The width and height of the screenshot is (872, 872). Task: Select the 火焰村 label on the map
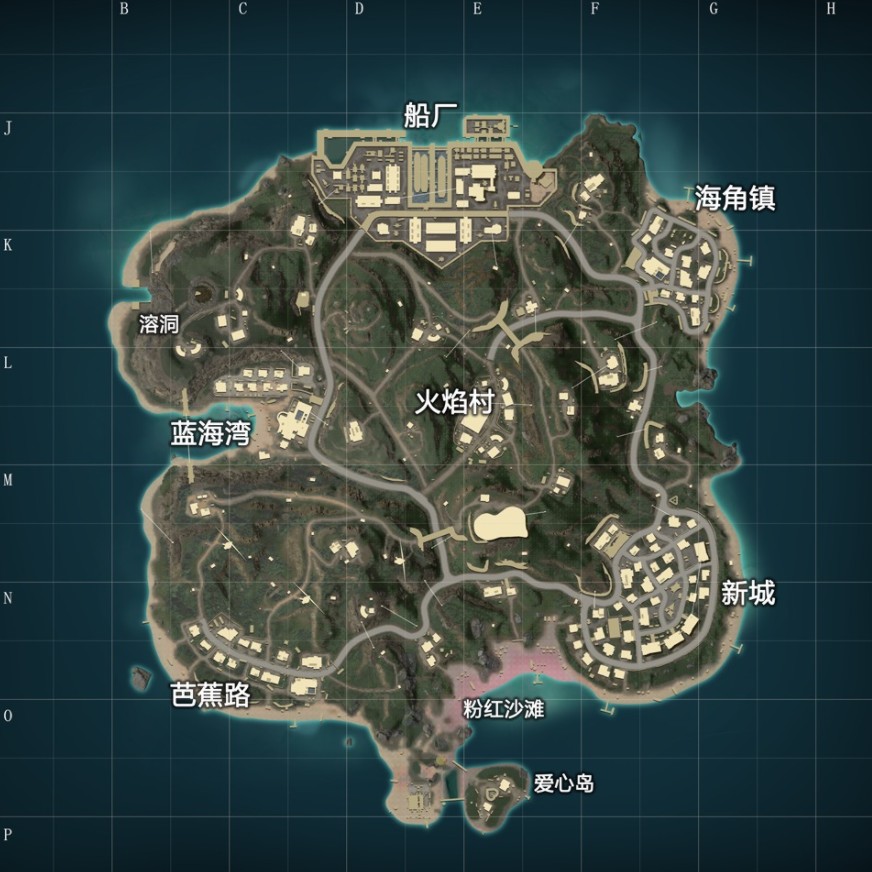[455, 403]
